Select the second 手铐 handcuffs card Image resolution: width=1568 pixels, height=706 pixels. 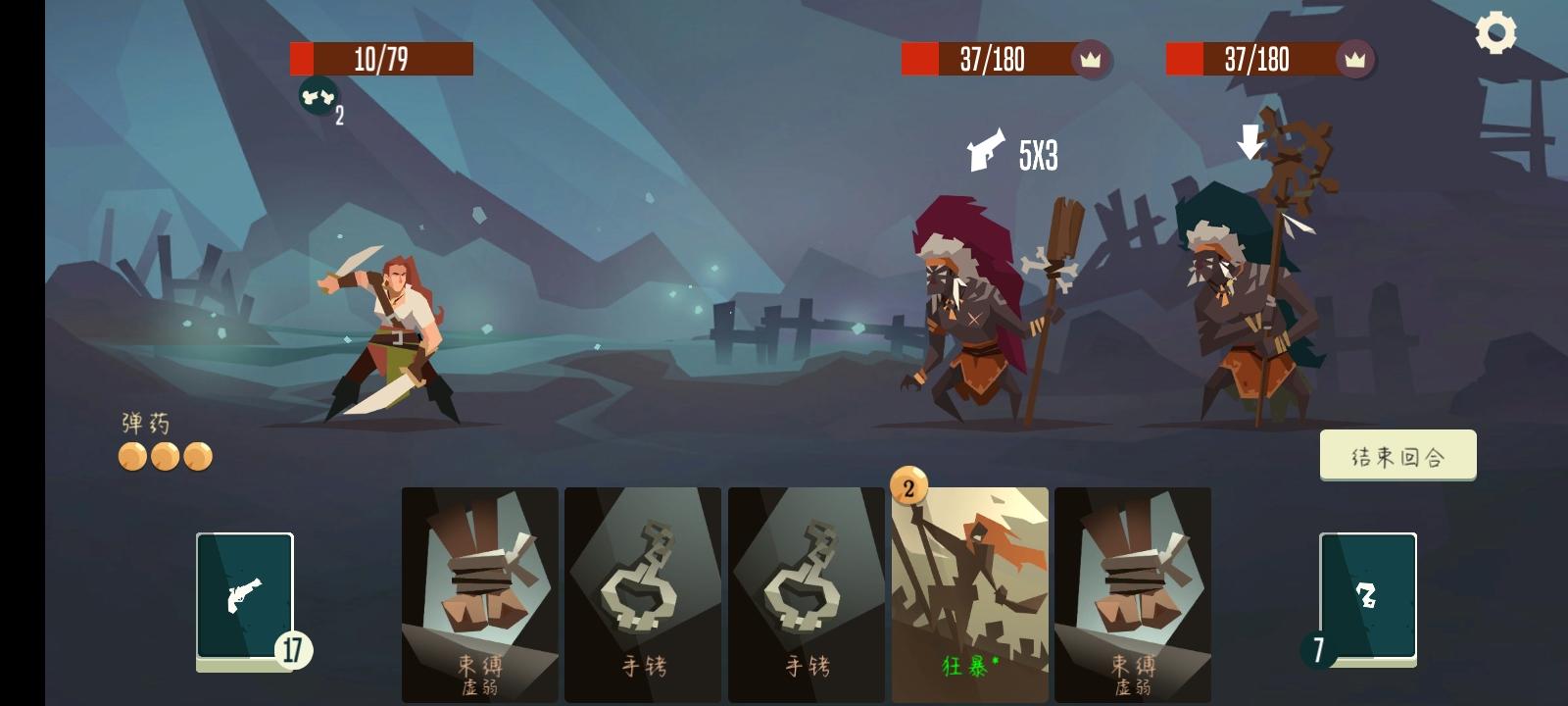806,588
